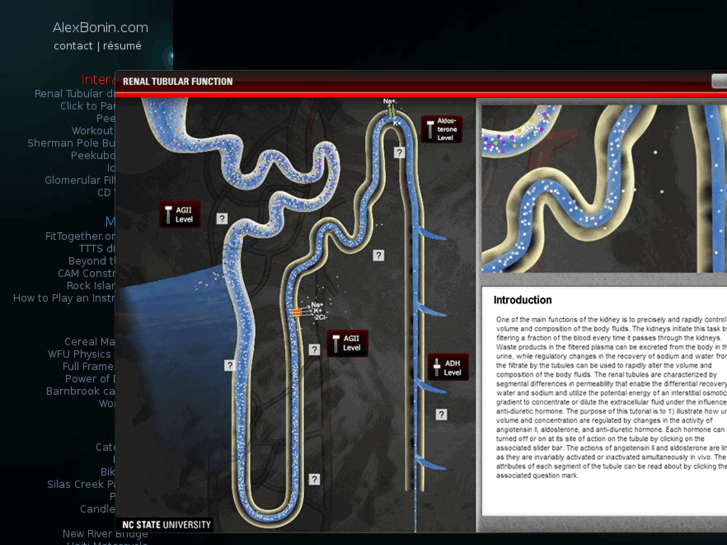The height and width of the screenshot is (545, 727).
Task: Click the question mark below the ADH Level slider
Action: coord(441,414)
